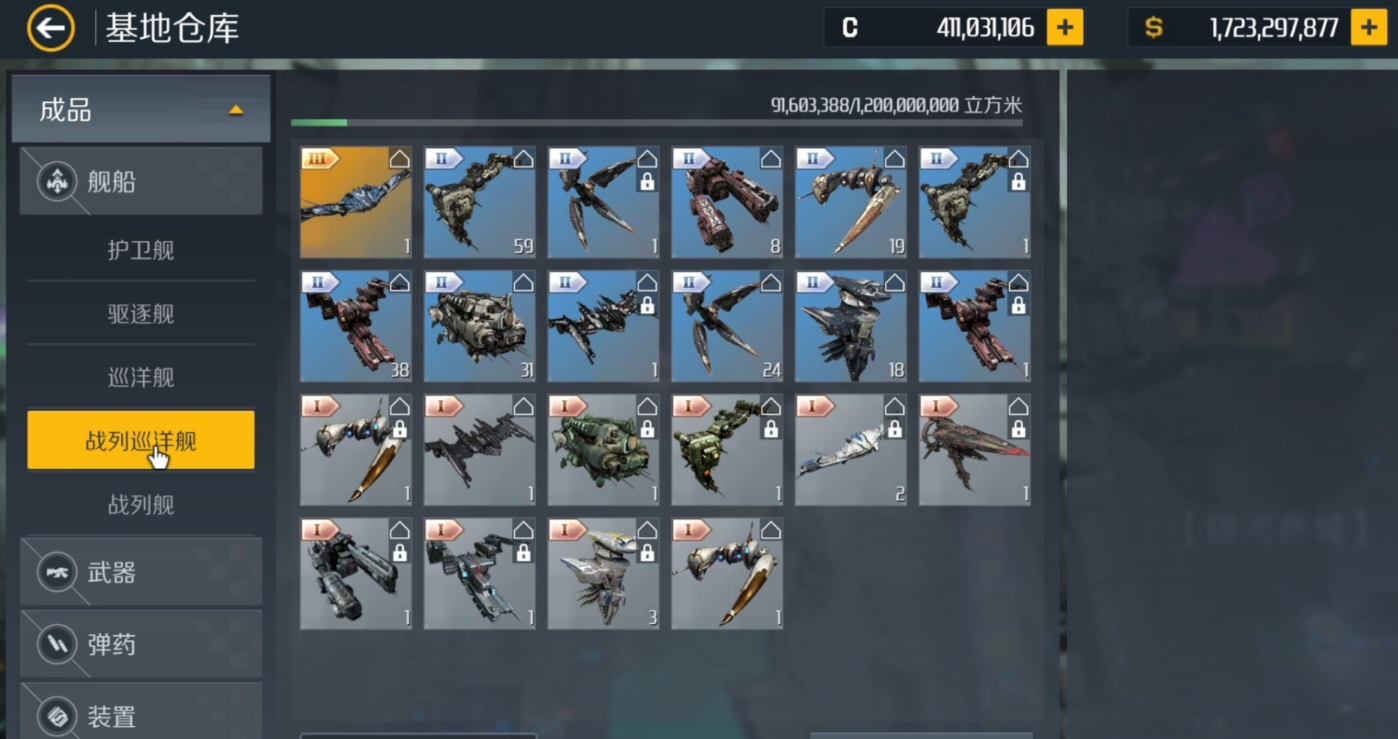Add more C currency with plus button
This screenshot has width=1398, height=739.
[x=1065, y=28]
